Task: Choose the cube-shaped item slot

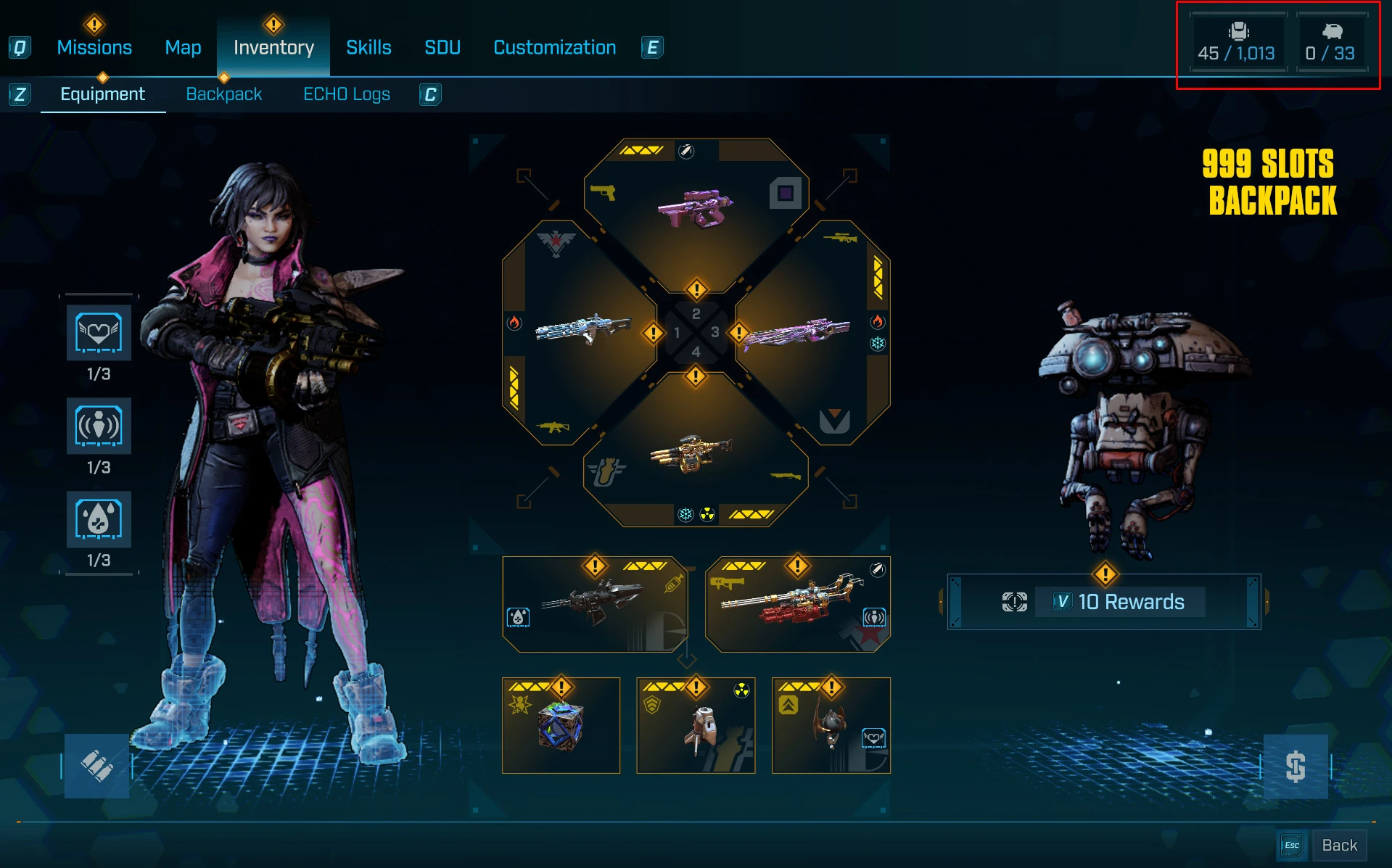Action: coord(561,725)
